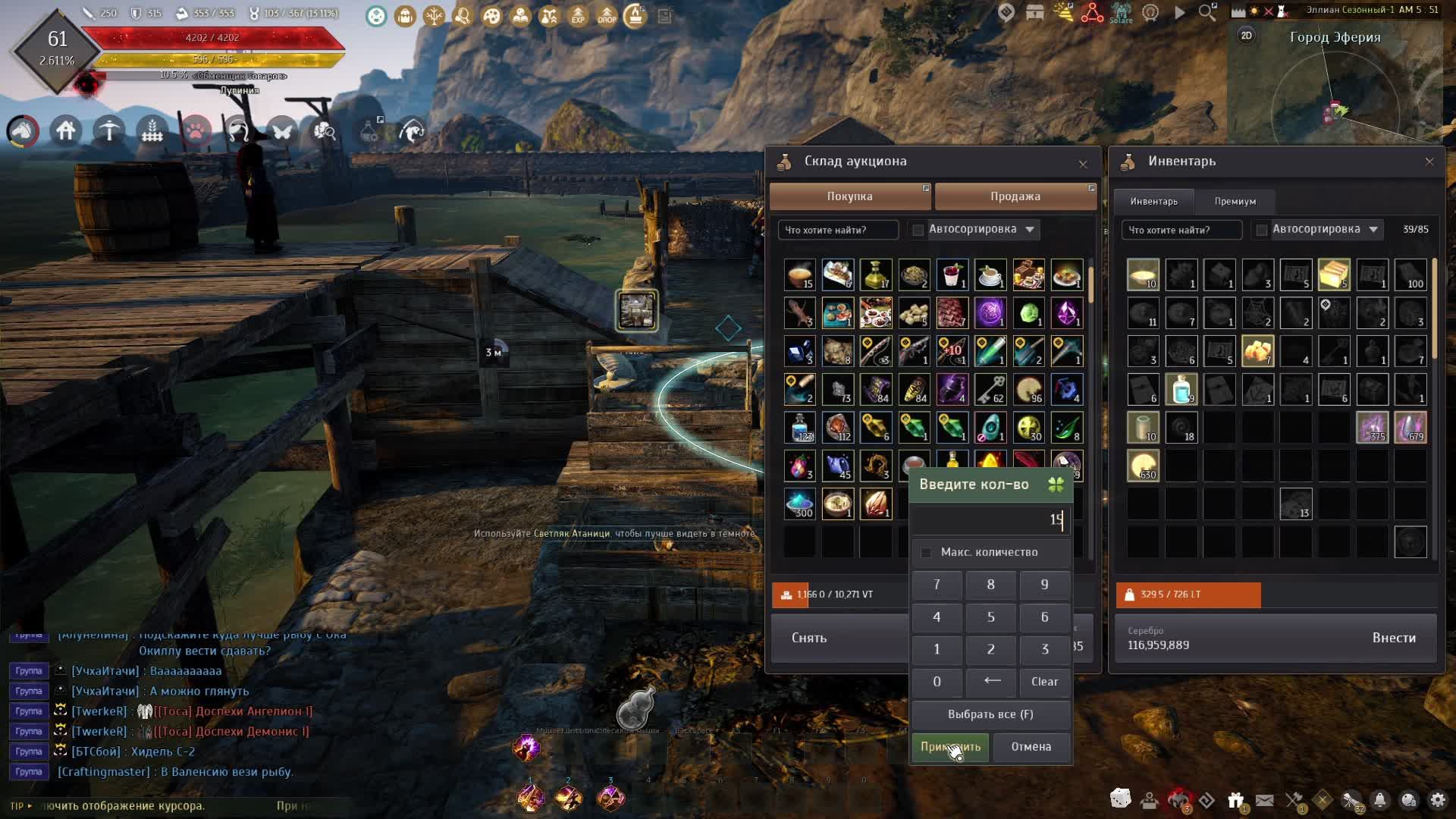Confirm the quantity with Применить
This screenshot has width=1456, height=819.
[x=949, y=747]
